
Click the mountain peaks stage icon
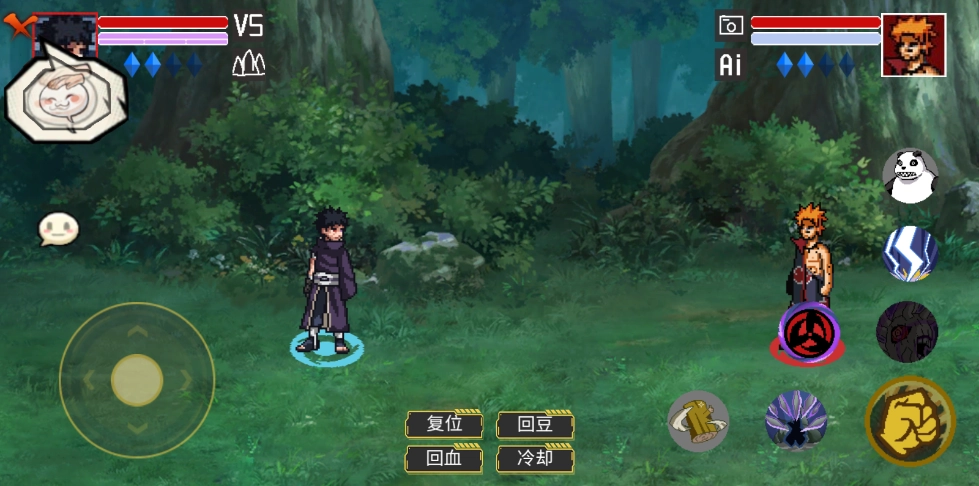click(248, 65)
